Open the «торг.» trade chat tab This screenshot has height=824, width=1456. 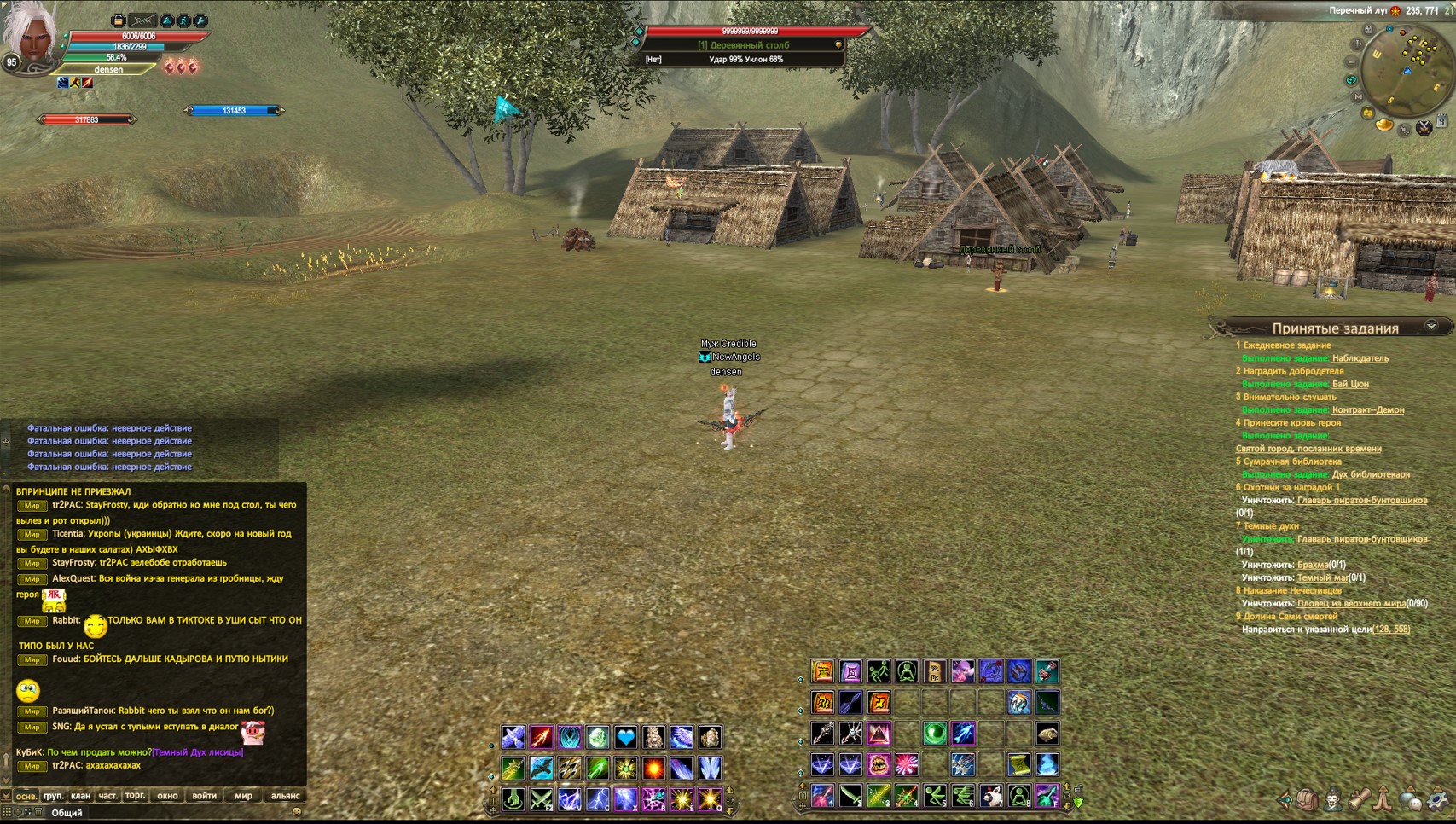135,796
